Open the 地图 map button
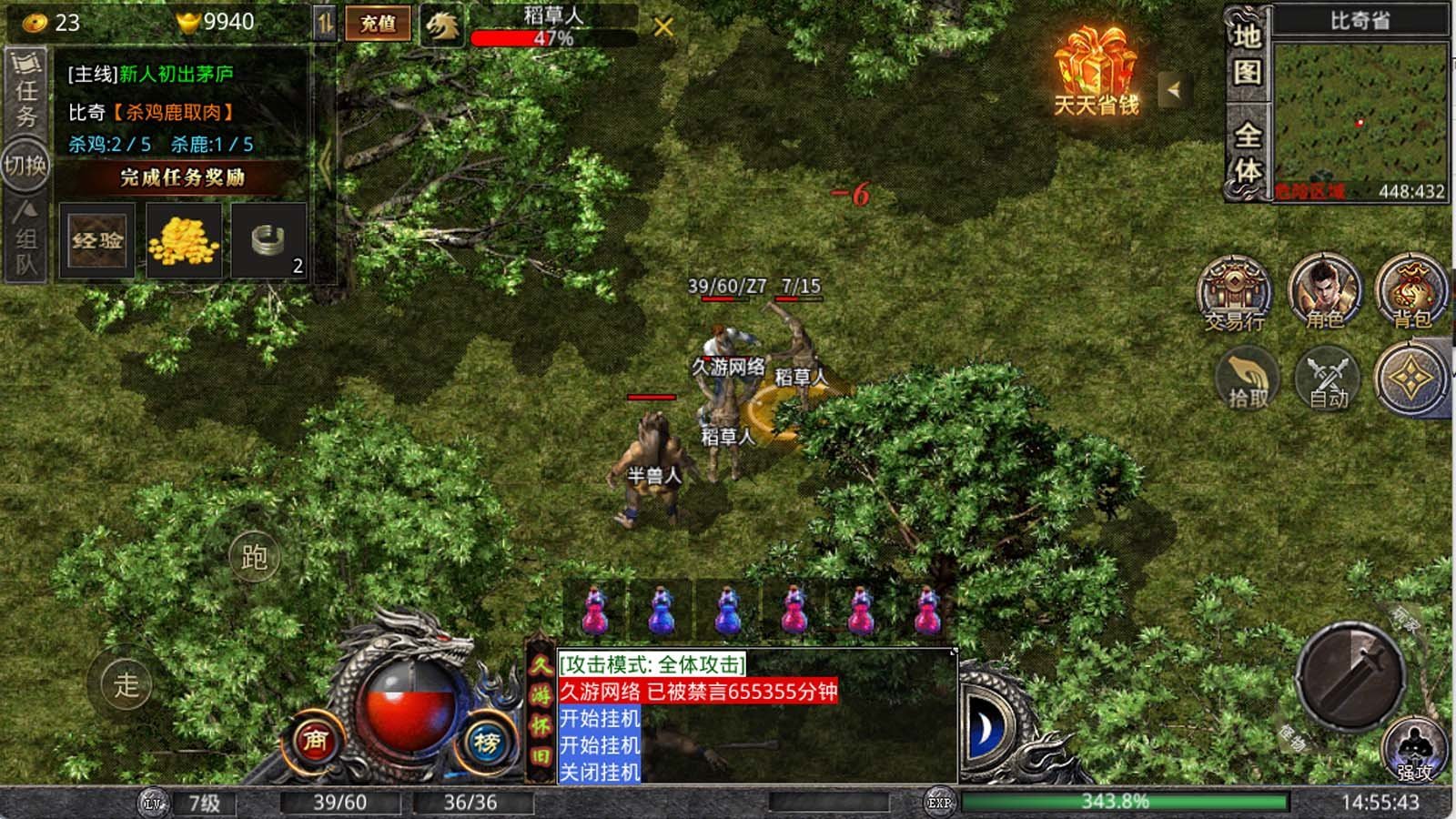This screenshot has height=819, width=1456. pos(1247,54)
